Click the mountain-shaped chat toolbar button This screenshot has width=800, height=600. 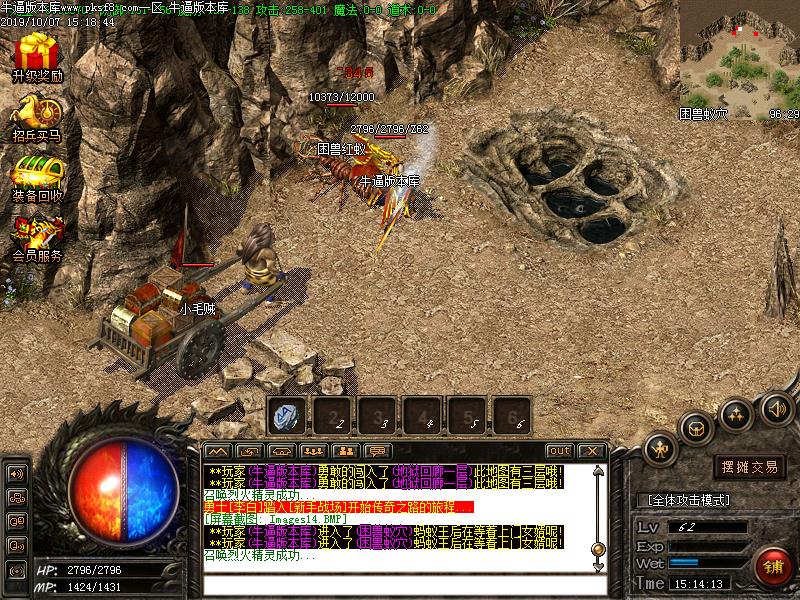click(218, 451)
